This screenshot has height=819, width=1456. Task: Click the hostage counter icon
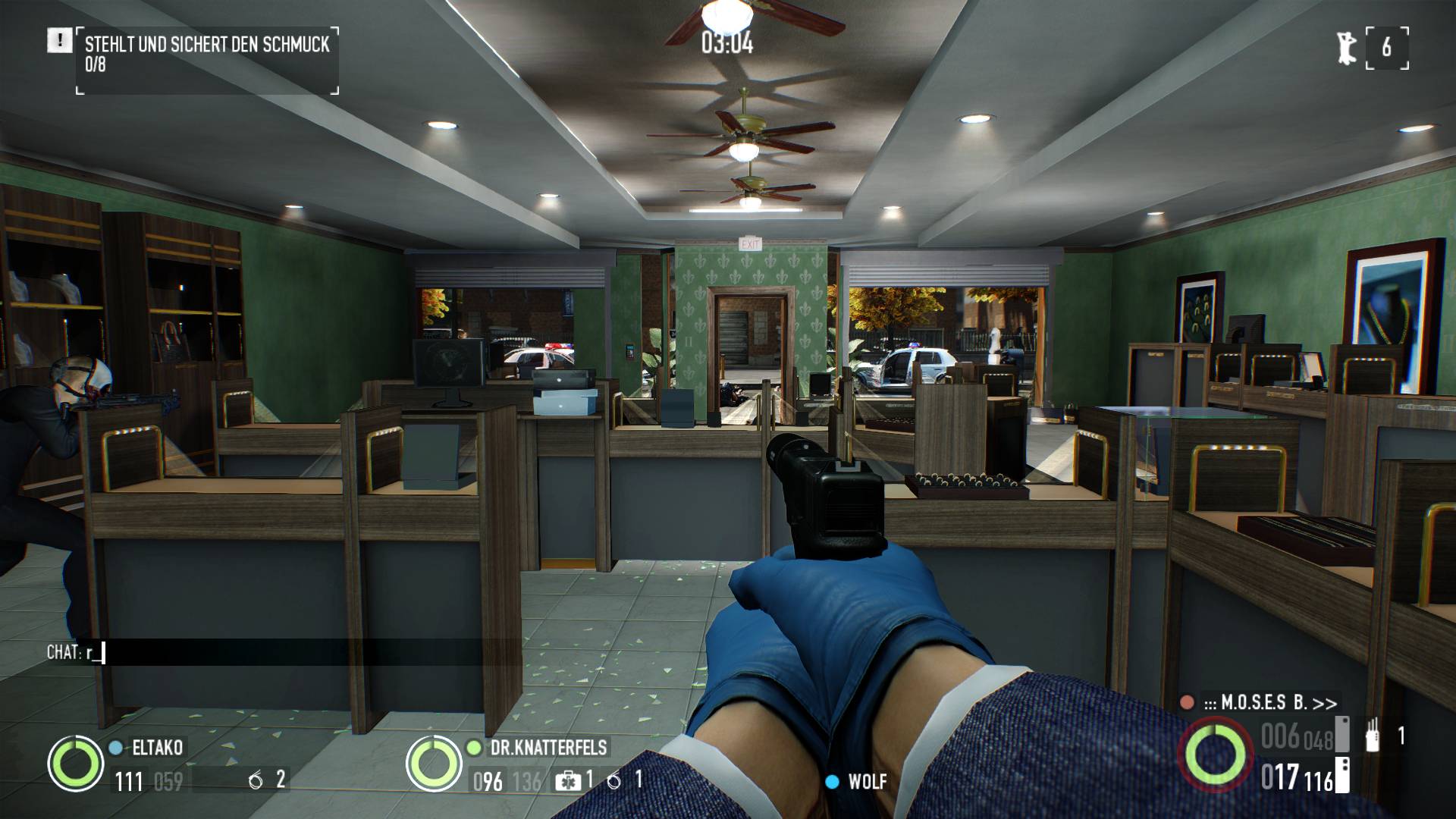(1347, 47)
